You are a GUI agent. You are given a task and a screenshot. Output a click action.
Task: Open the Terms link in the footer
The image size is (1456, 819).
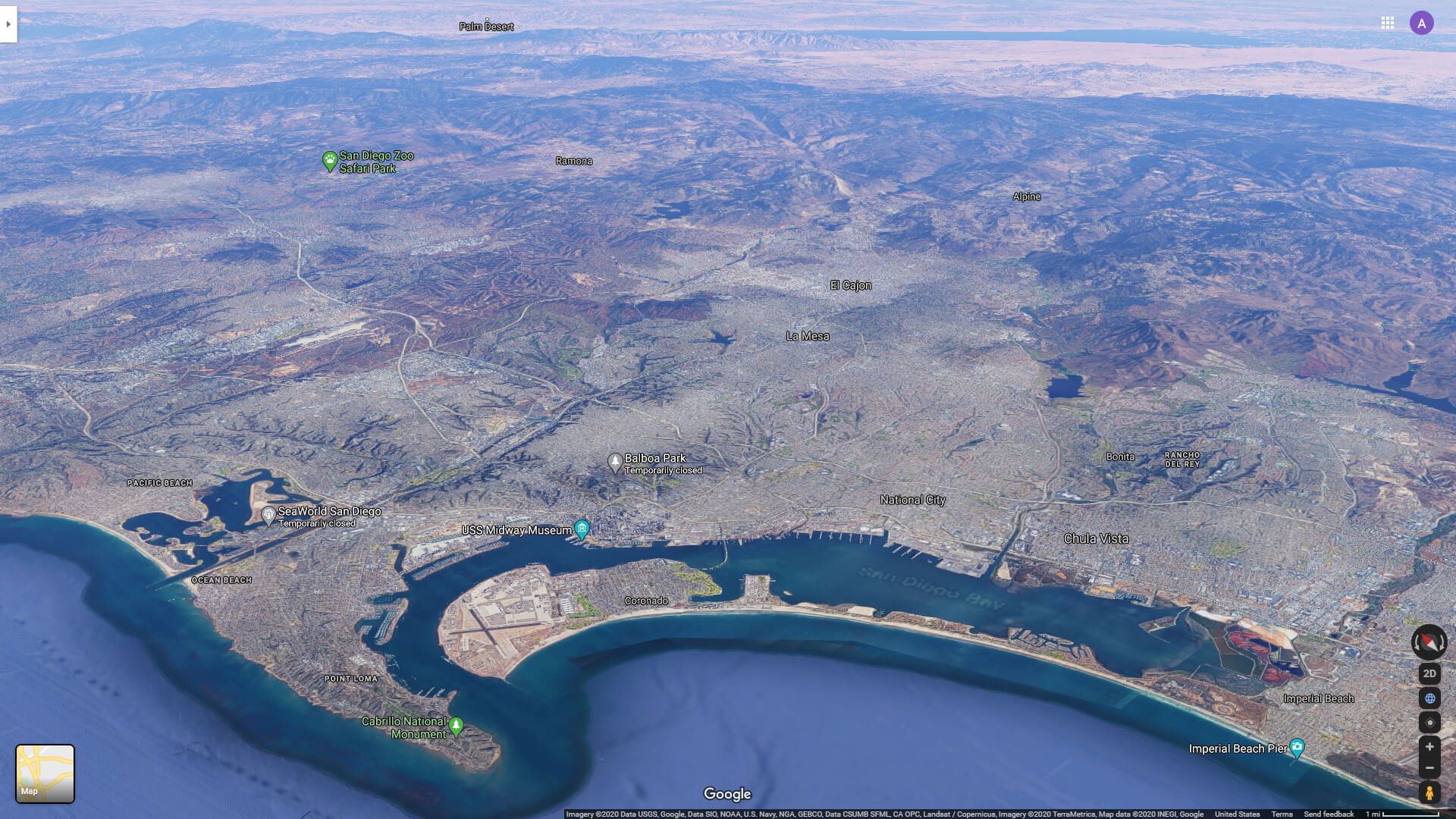1280,812
